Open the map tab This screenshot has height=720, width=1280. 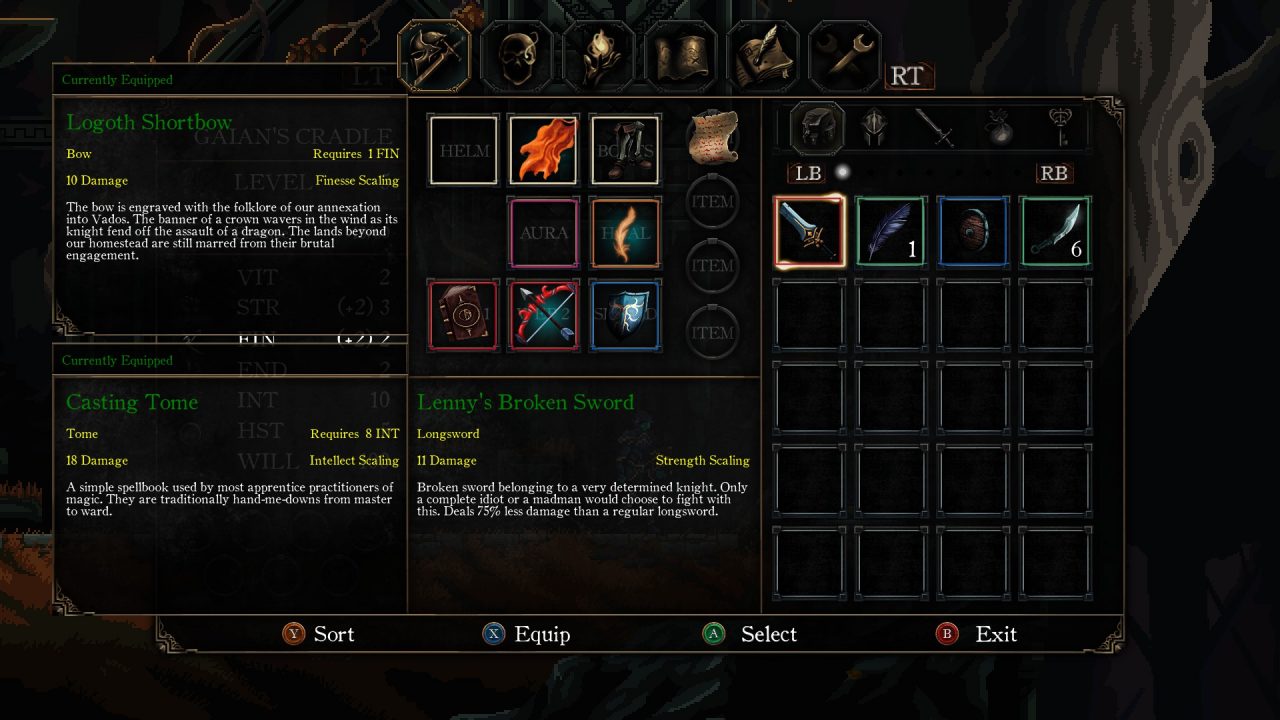point(680,57)
